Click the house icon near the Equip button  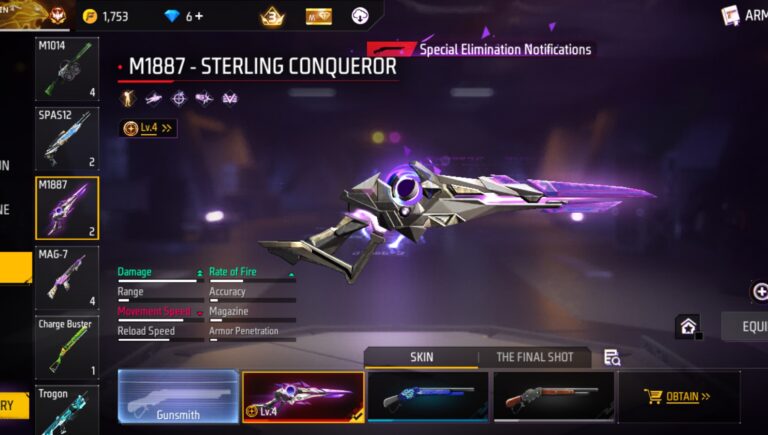(688, 327)
